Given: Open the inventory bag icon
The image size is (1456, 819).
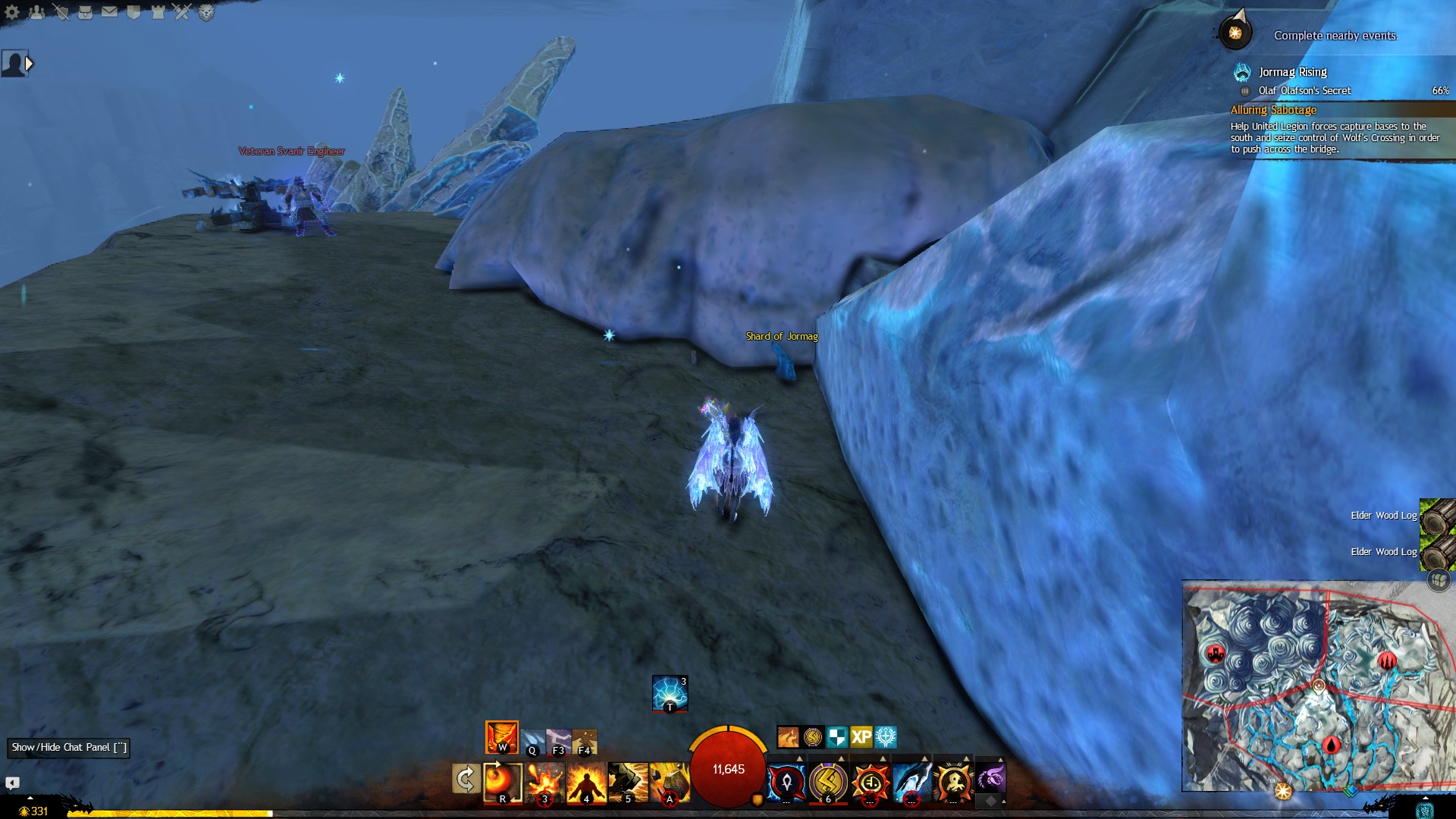Looking at the screenshot, I should 85,11.
